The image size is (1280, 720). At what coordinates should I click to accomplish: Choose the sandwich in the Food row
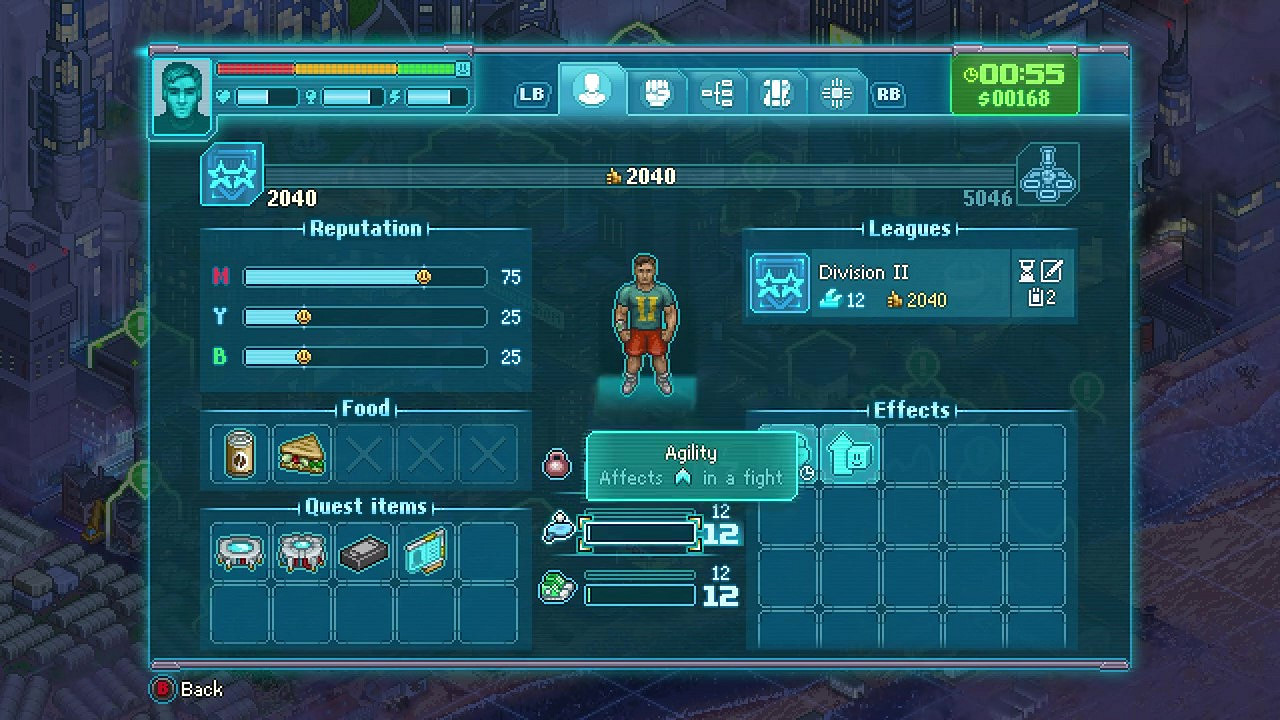click(301, 455)
